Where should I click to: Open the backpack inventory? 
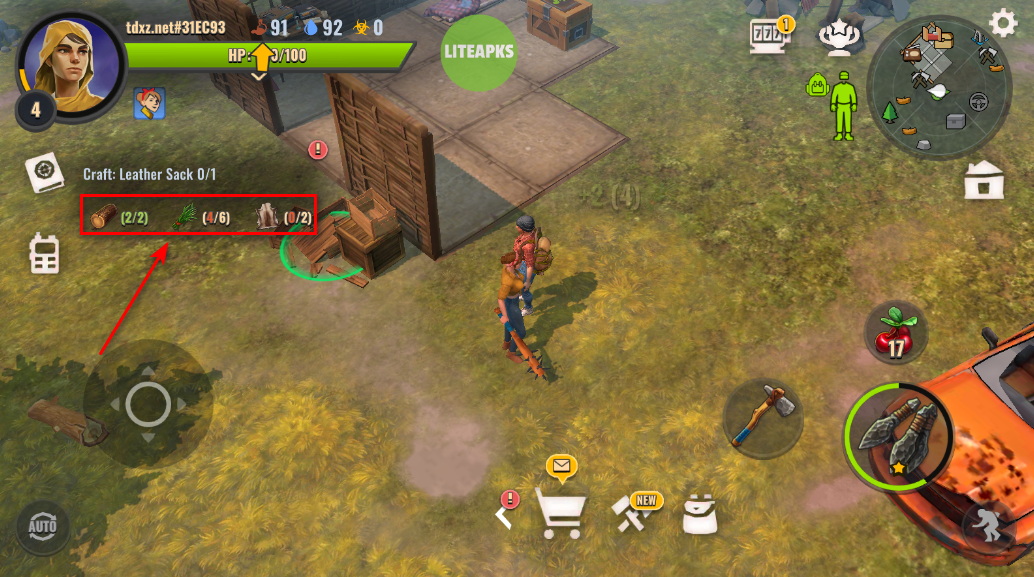[x=702, y=512]
